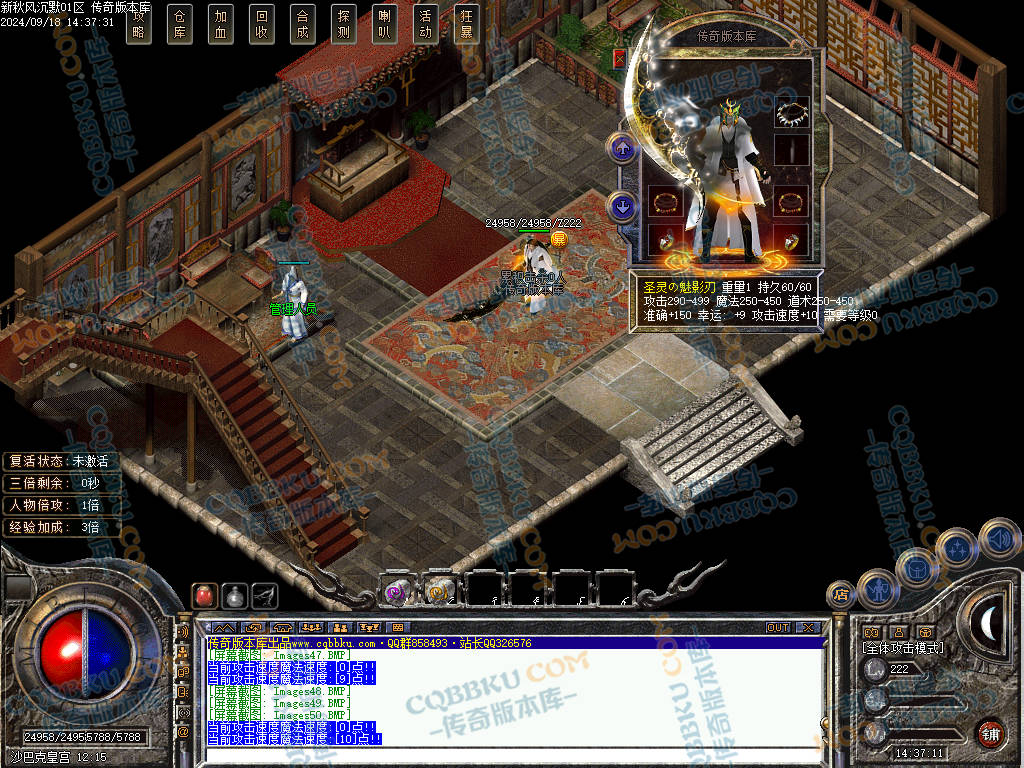Viewport: 1024px width, 768px height.
Task: Select the right ring equipment slot
Action: pos(791,242)
